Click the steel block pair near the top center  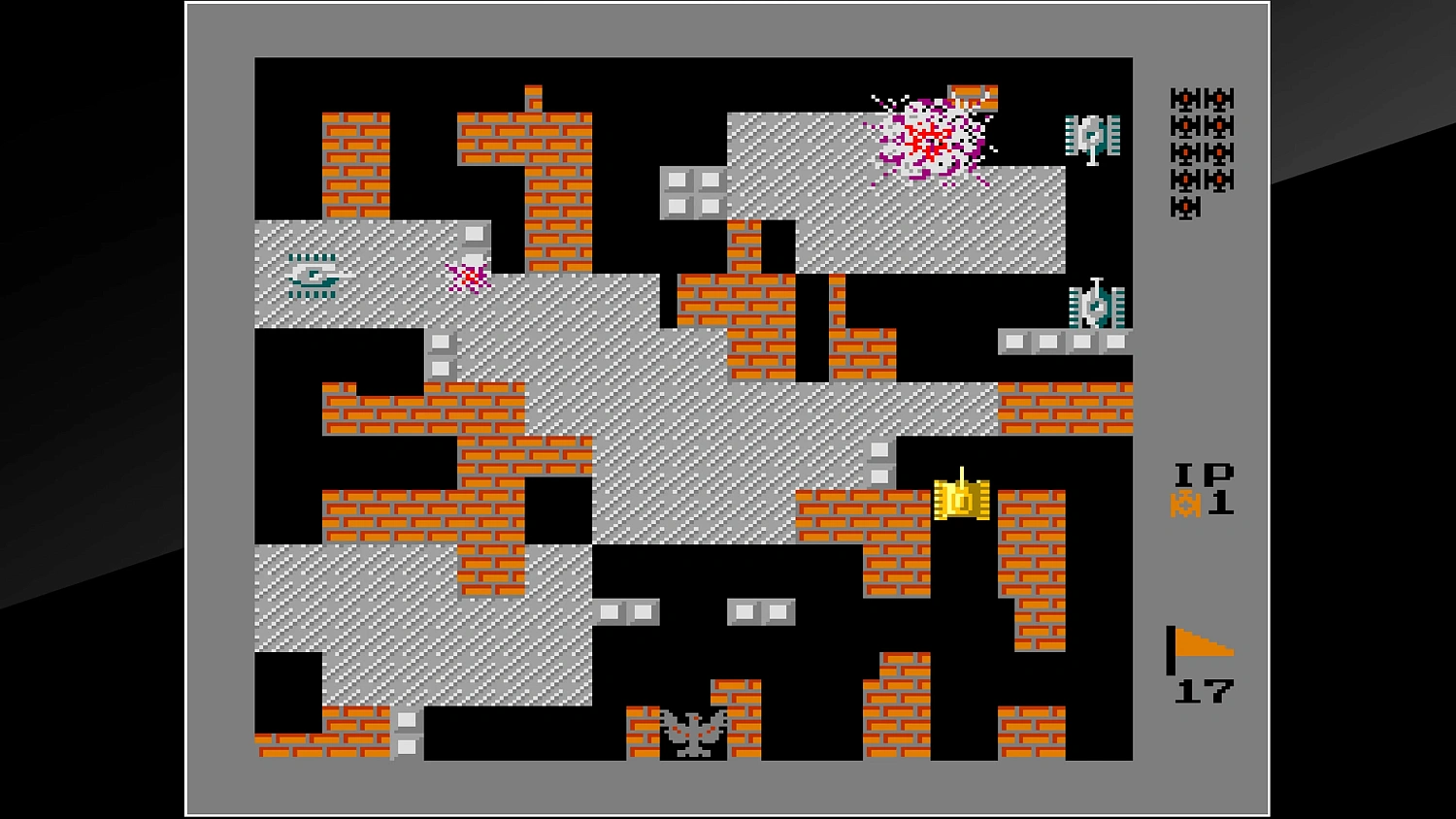pyautogui.click(x=691, y=192)
